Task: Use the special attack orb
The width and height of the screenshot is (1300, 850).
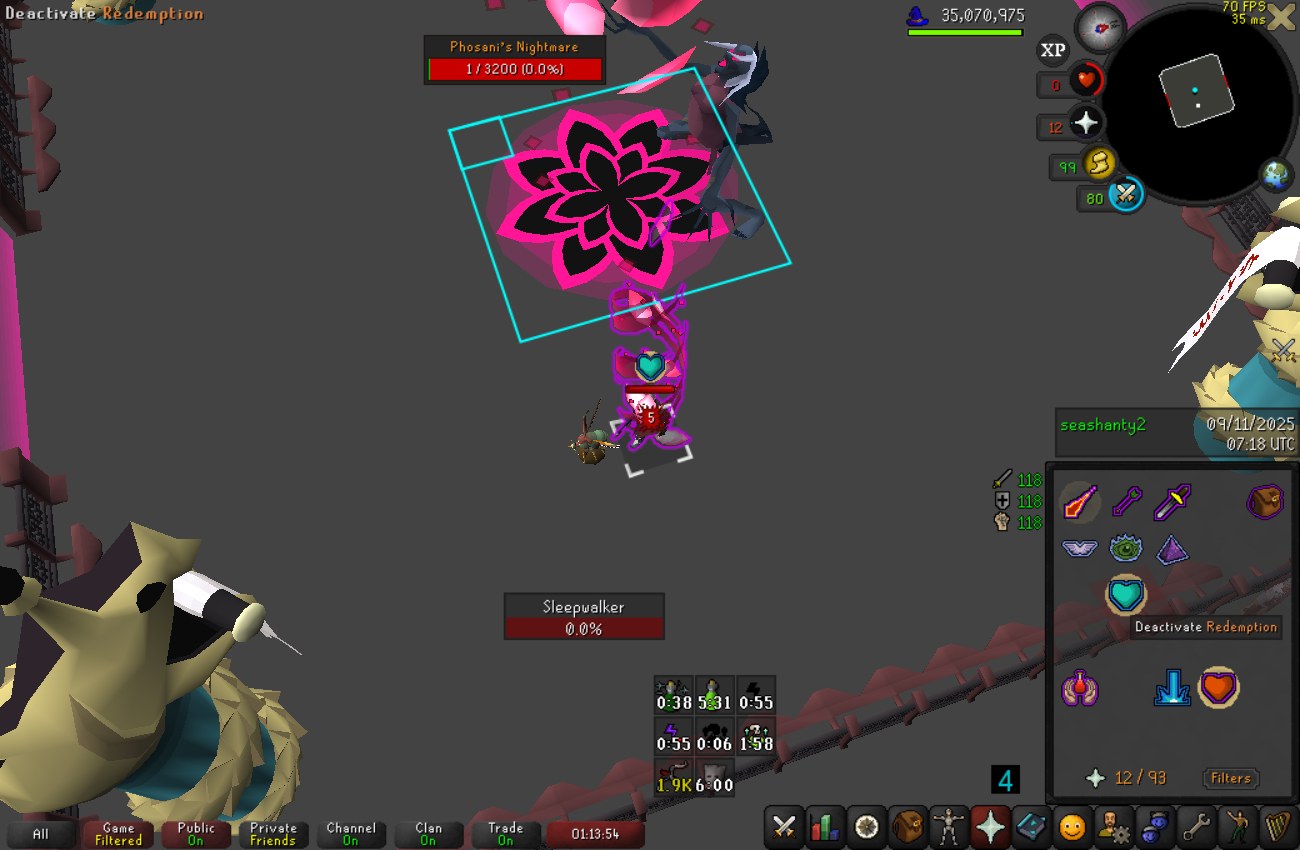Action: (x=1126, y=193)
